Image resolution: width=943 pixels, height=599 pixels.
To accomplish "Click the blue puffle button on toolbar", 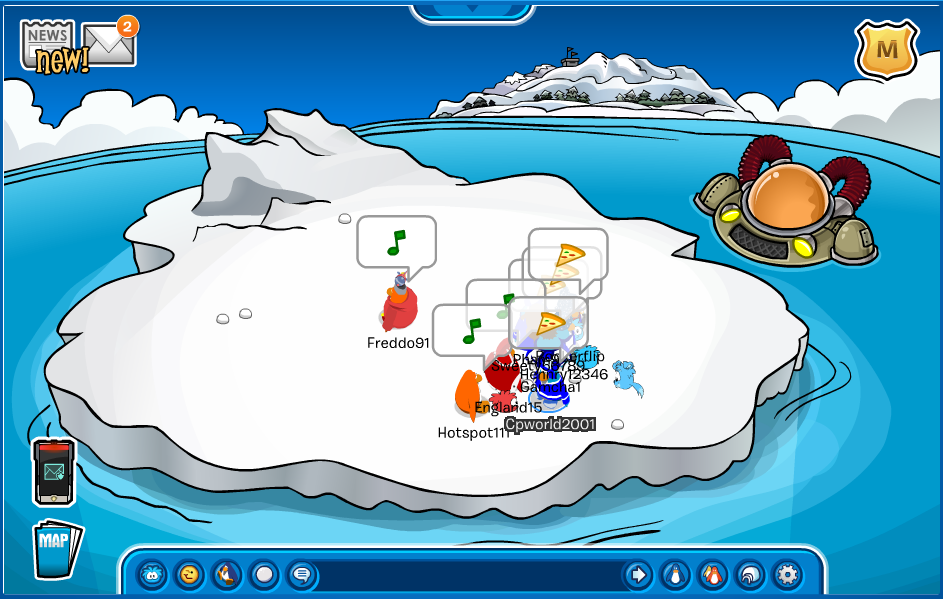I will 151,575.
